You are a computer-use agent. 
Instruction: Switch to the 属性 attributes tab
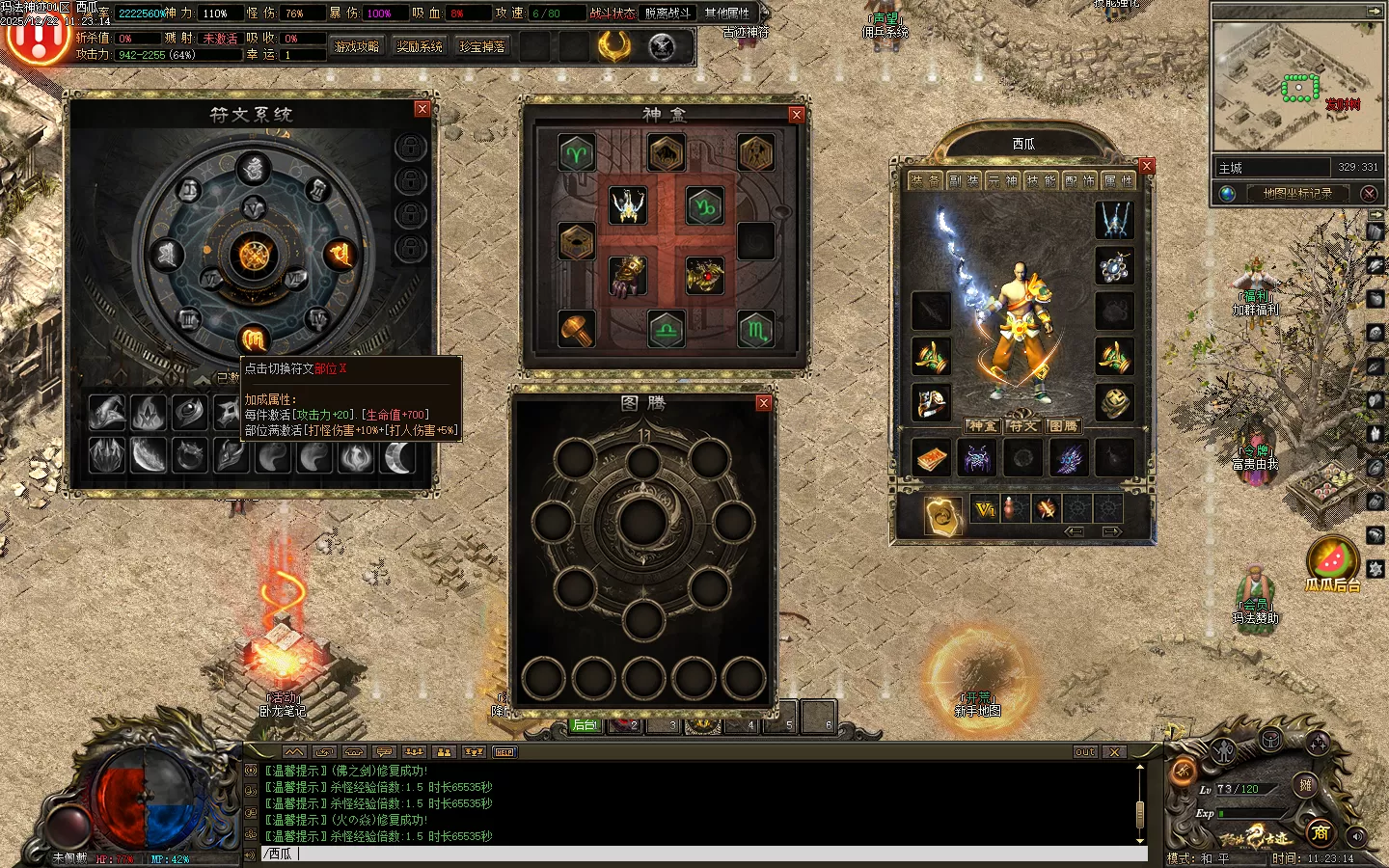[x=1118, y=180]
